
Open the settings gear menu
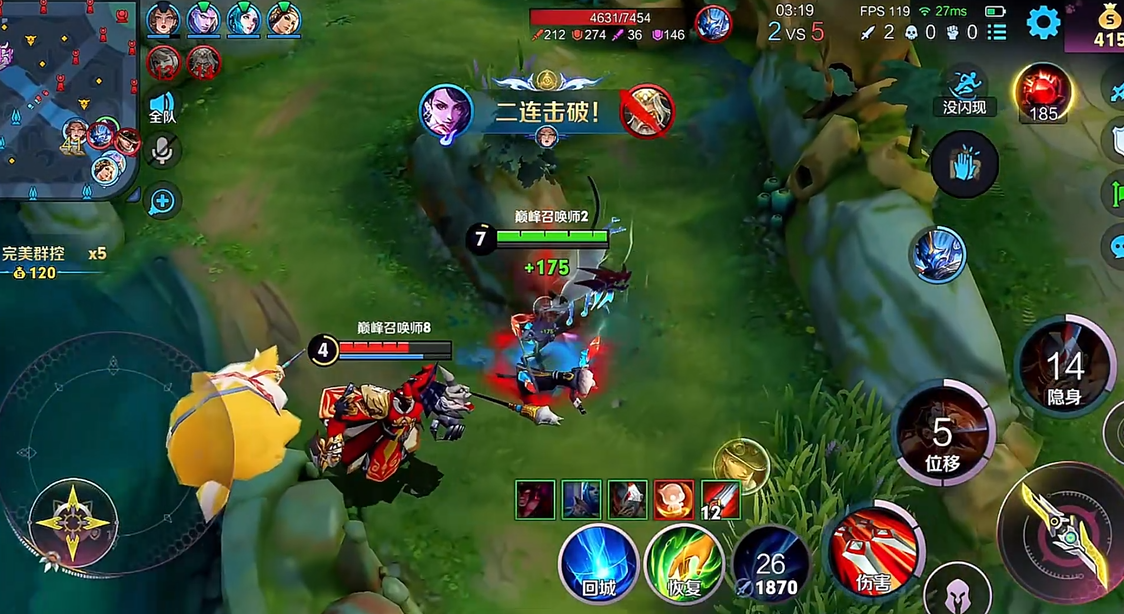click(x=1043, y=22)
